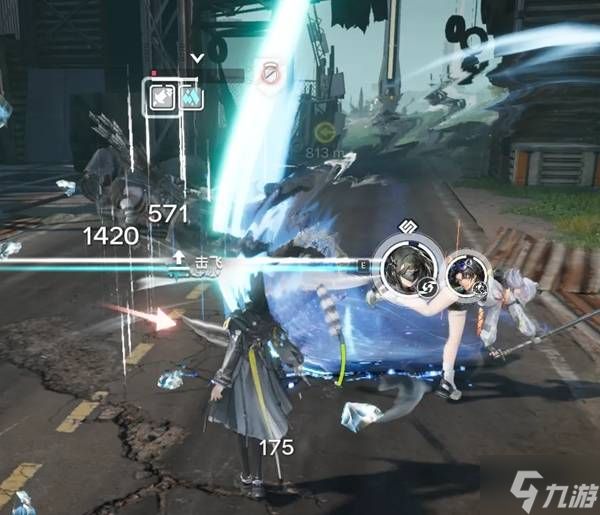Select the cyan ice crystal status icon
The image size is (600, 515).
191,97
